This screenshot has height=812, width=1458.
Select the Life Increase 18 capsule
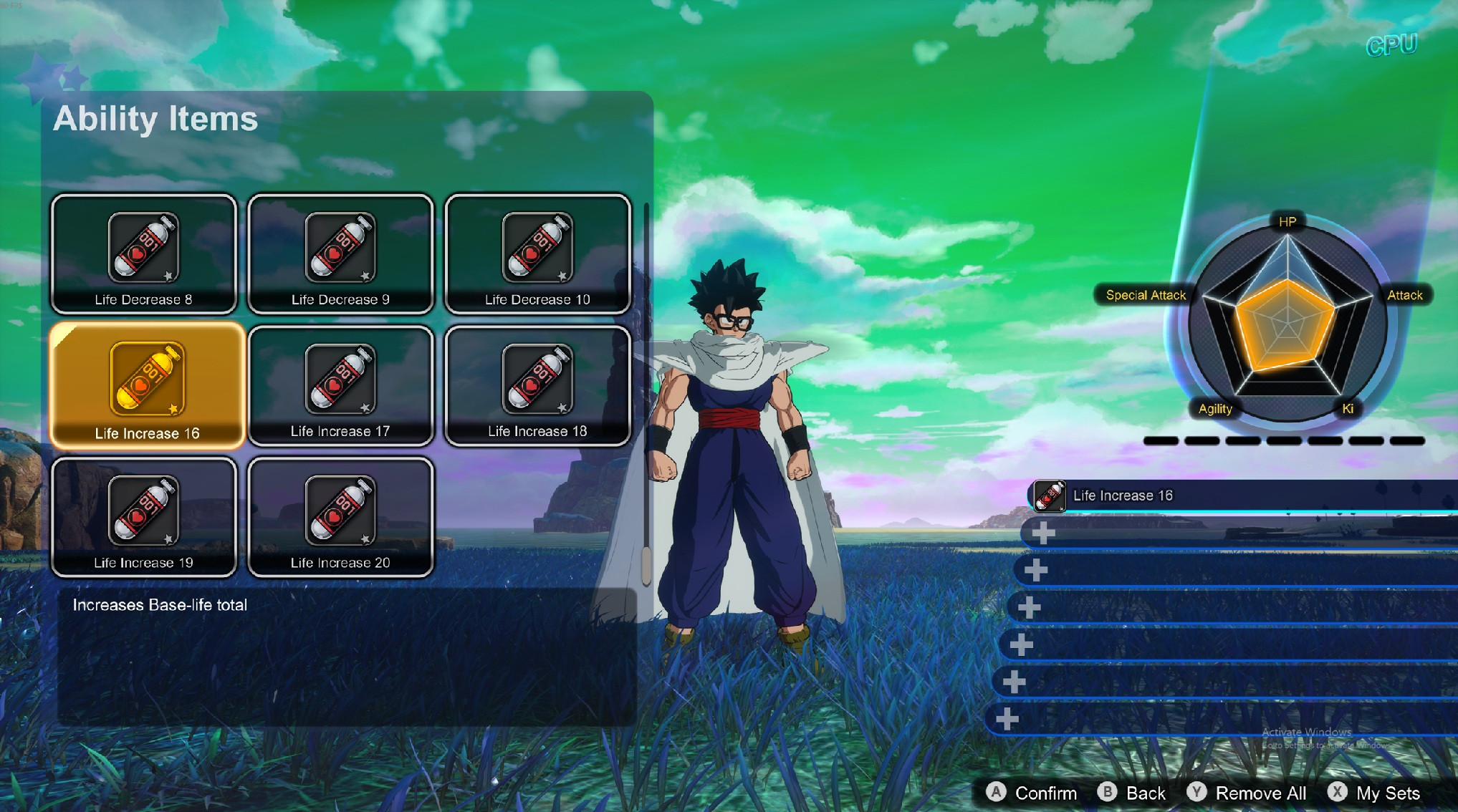pyautogui.click(x=537, y=386)
